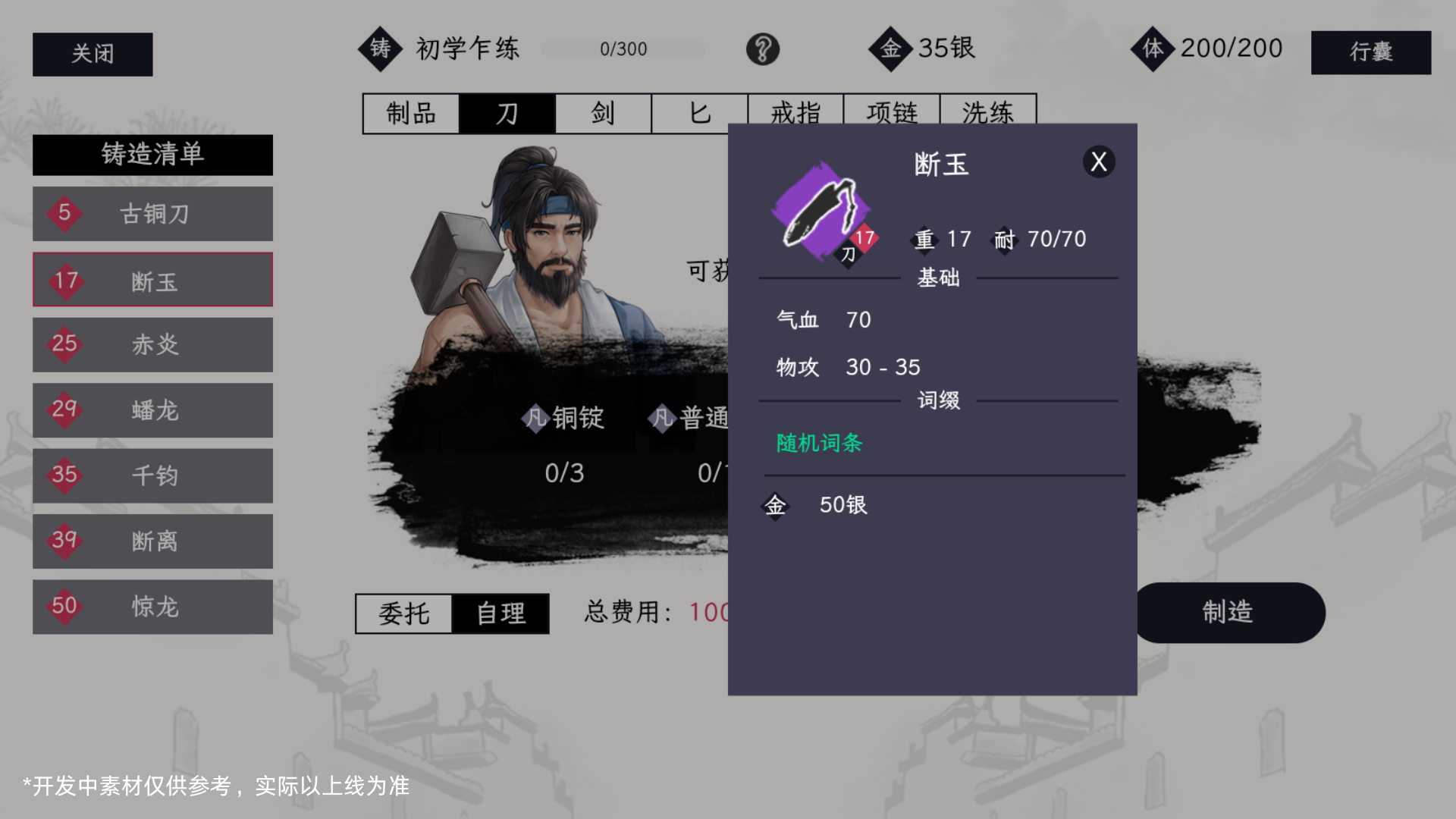Viewport: 1456px width, 819px height.
Task: Switch to the 戒指 tab
Action: coord(795,113)
